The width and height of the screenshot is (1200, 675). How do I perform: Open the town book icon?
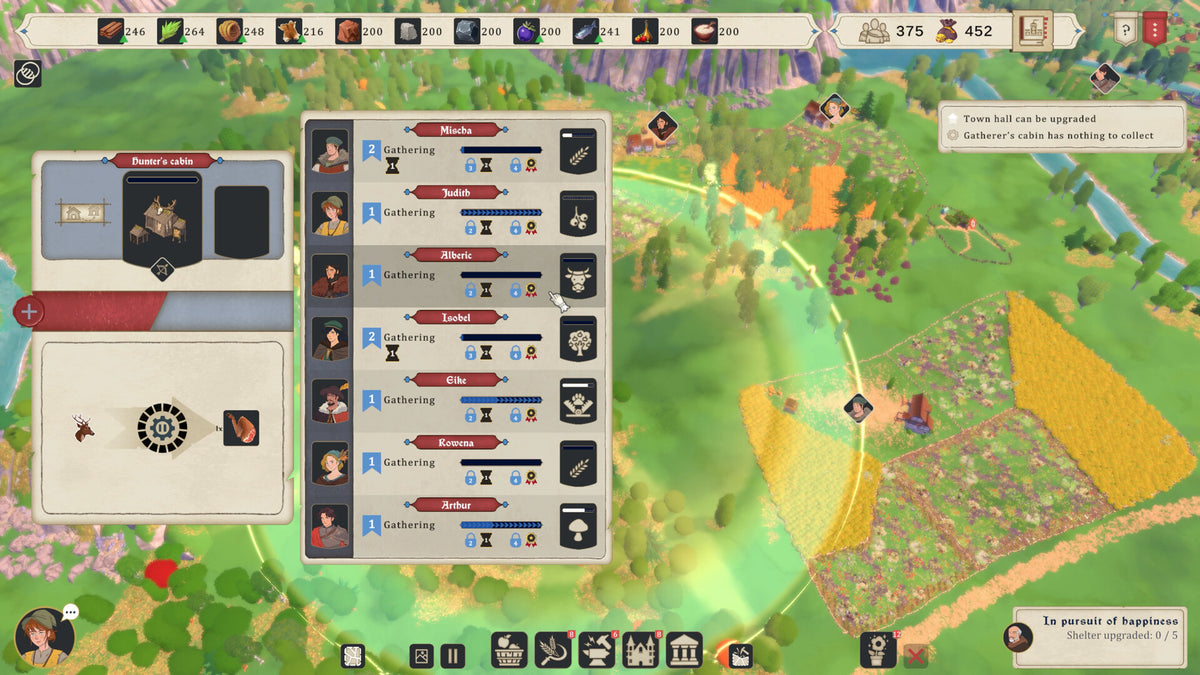(x=1032, y=31)
